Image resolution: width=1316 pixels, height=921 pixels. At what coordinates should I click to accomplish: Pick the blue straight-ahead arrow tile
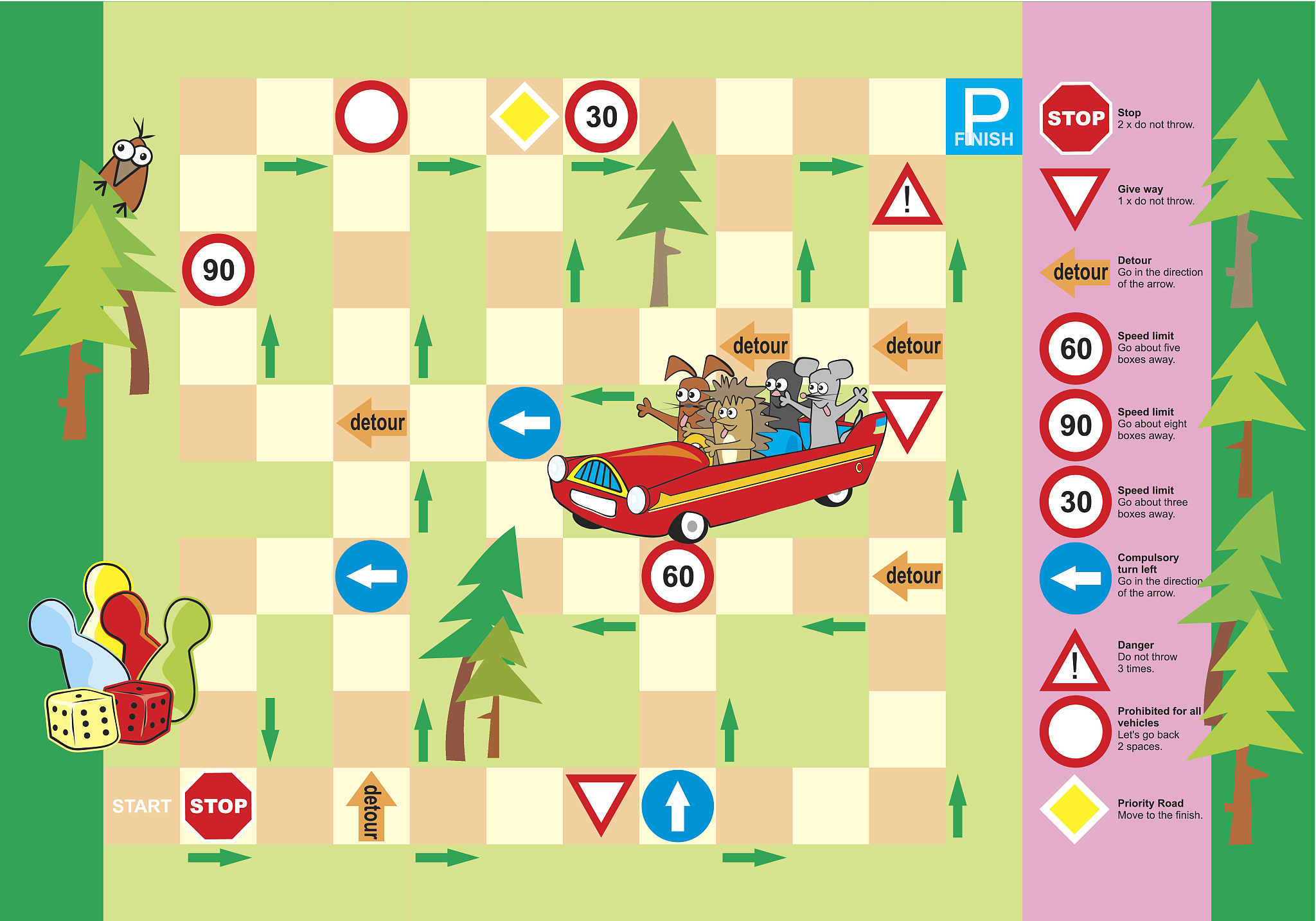point(677,806)
